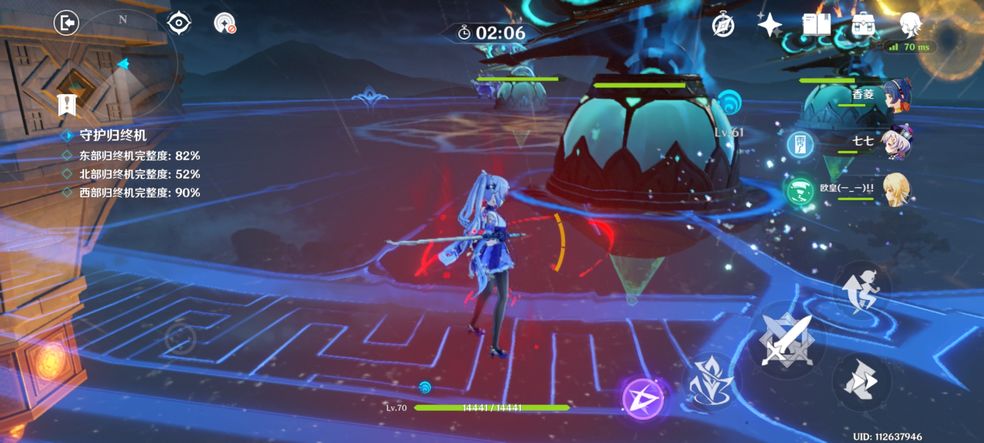
Task: Open the compass events icon
Action: (x=723, y=26)
